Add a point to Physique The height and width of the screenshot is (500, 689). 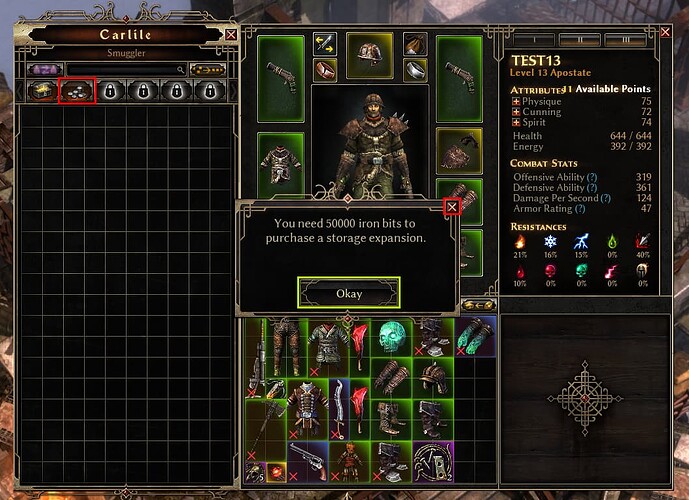516,101
